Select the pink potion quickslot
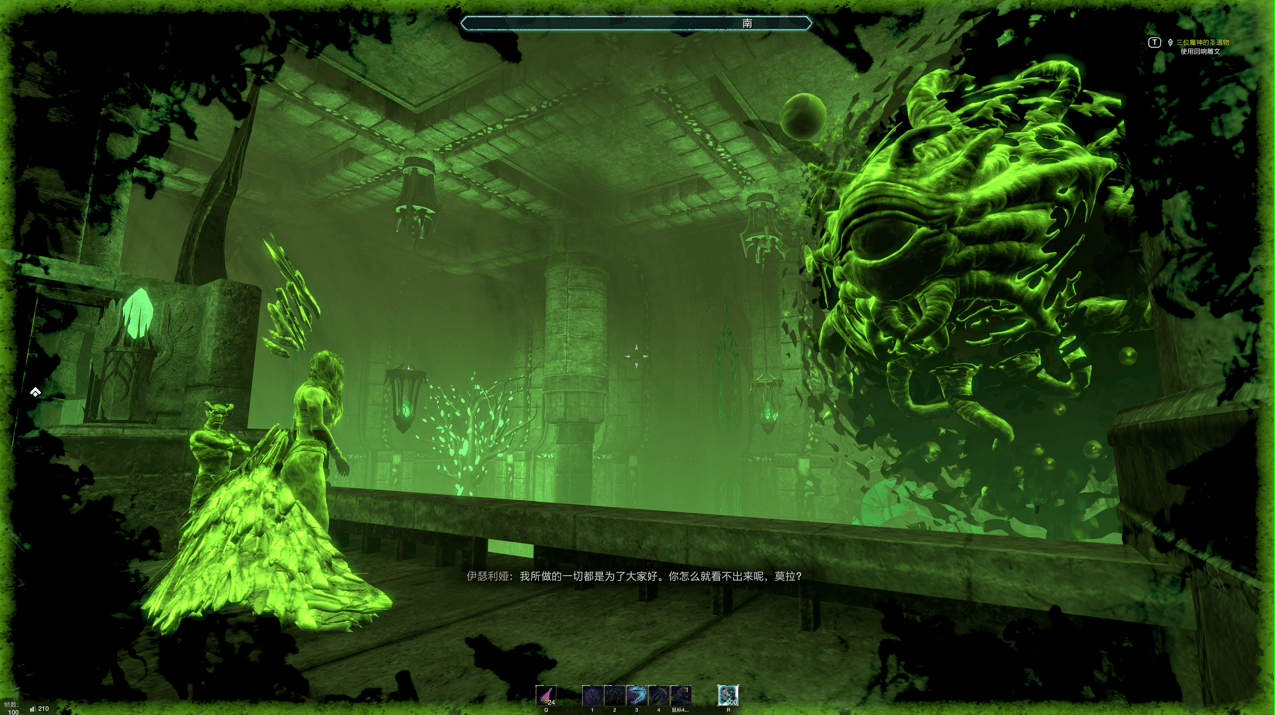The height and width of the screenshot is (715, 1275). pyautogui.click(x=546, y=694)
